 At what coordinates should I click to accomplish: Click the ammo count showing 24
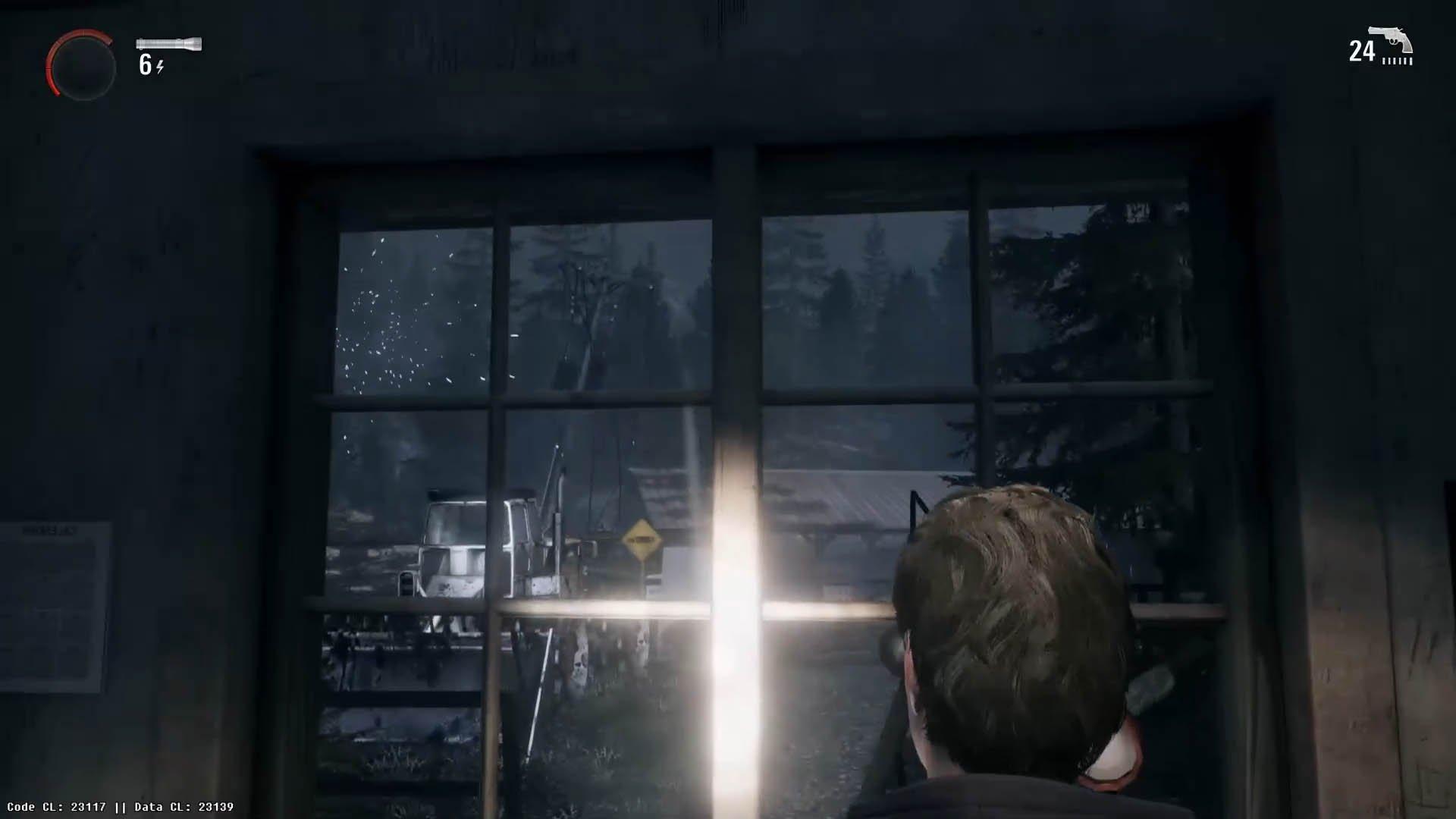coord(1361,52)
